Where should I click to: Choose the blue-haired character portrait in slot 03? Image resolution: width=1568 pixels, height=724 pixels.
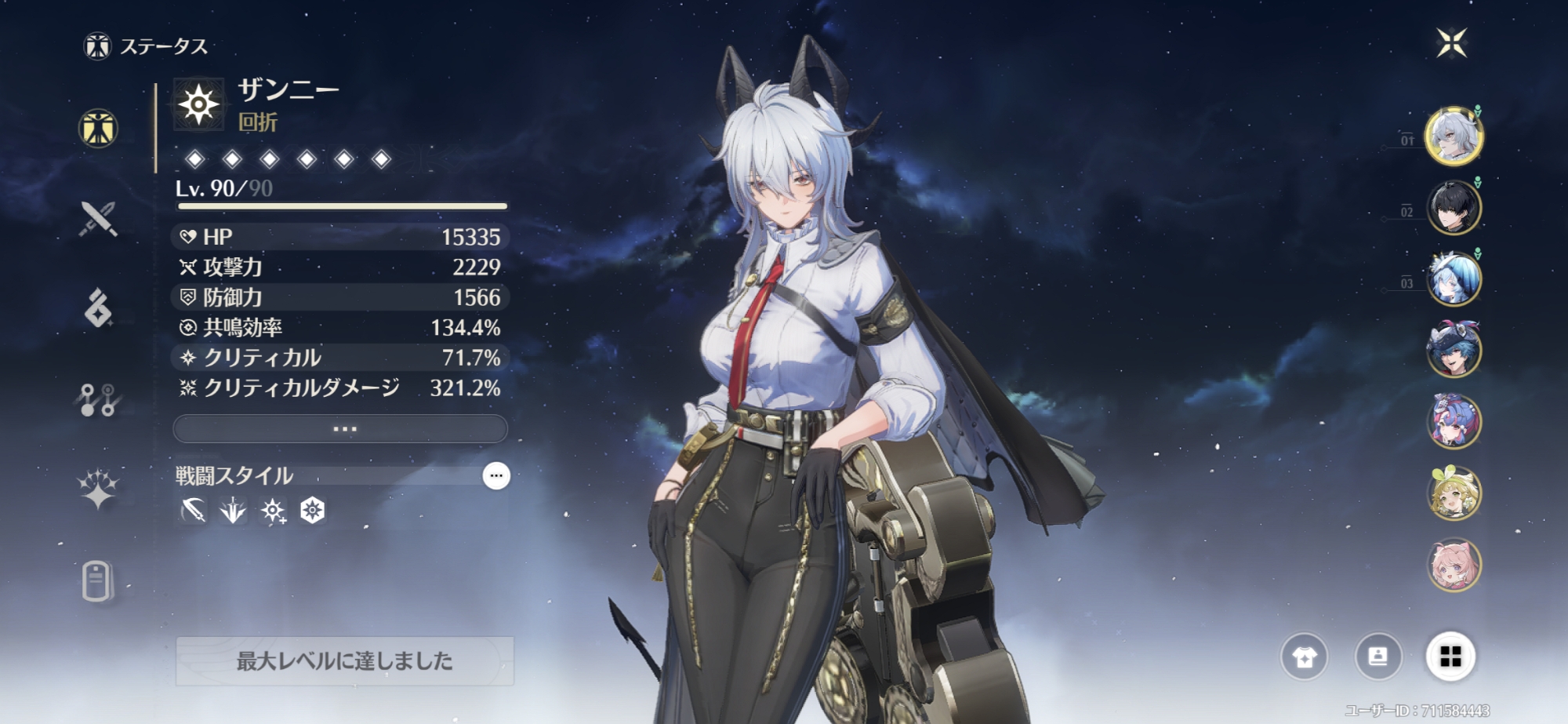tap(1454, 279)
